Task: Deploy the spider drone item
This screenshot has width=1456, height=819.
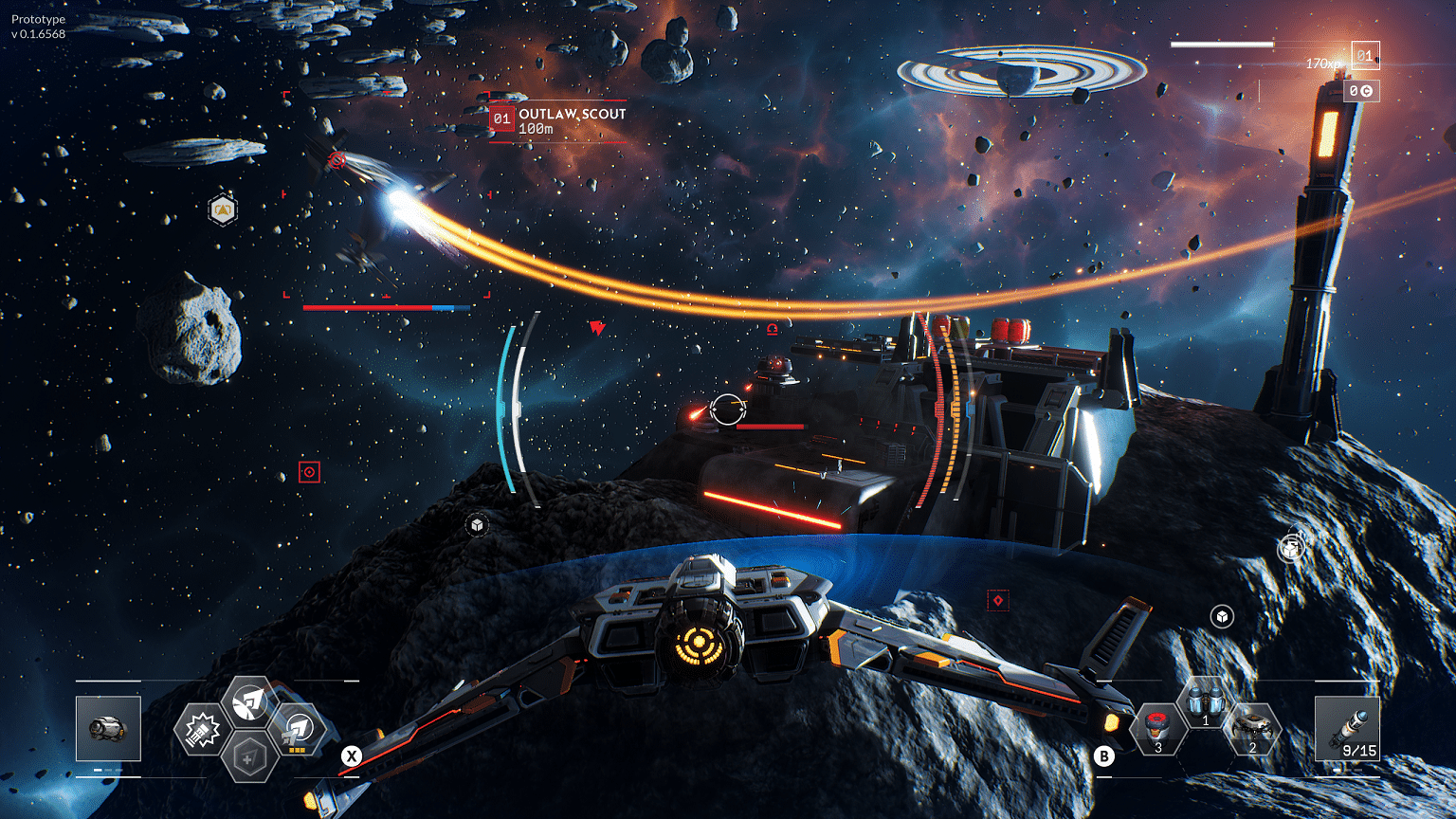Action: pos(1252,730)
